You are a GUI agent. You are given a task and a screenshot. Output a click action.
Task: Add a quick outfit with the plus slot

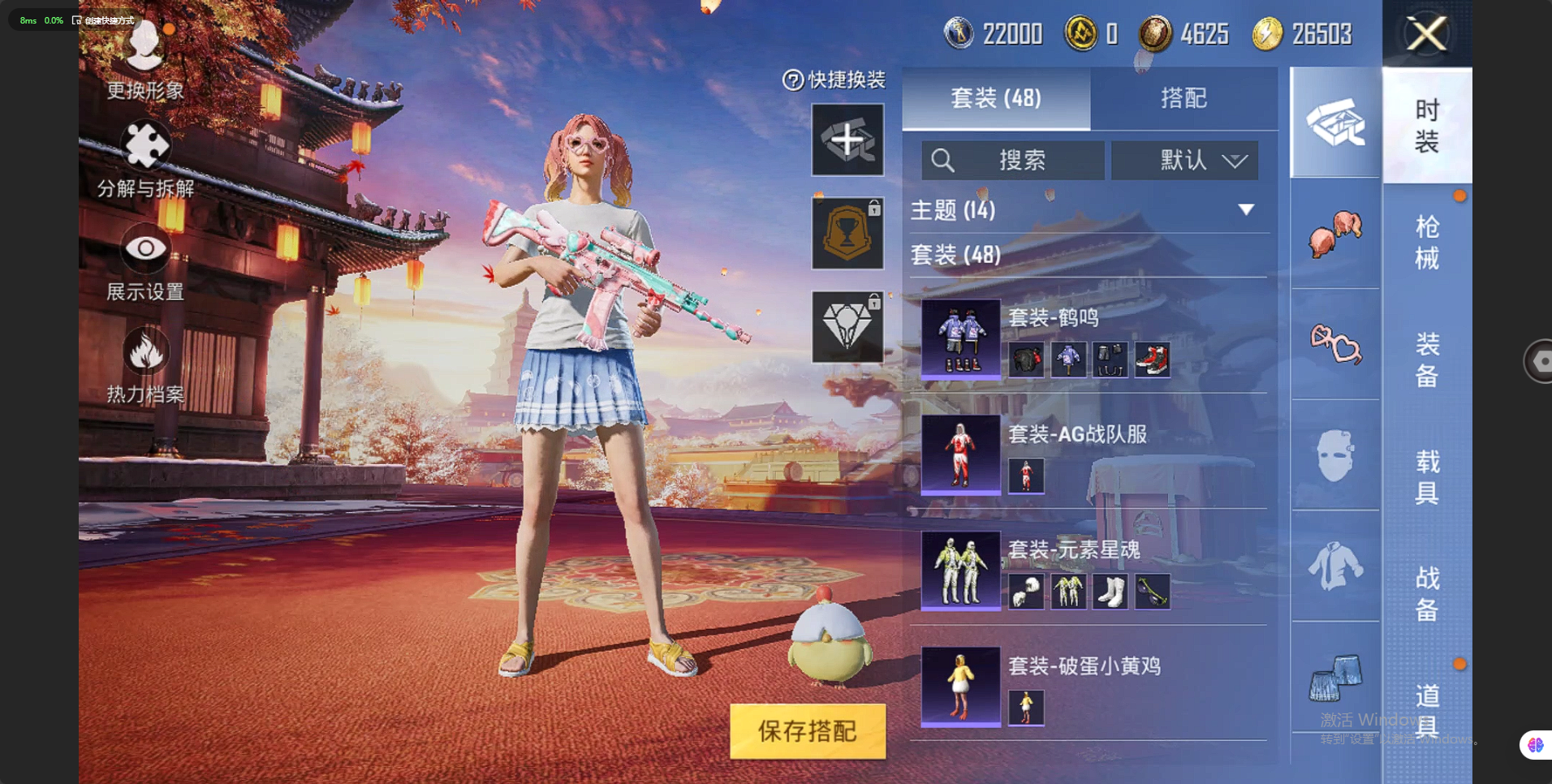click(847, 140)
